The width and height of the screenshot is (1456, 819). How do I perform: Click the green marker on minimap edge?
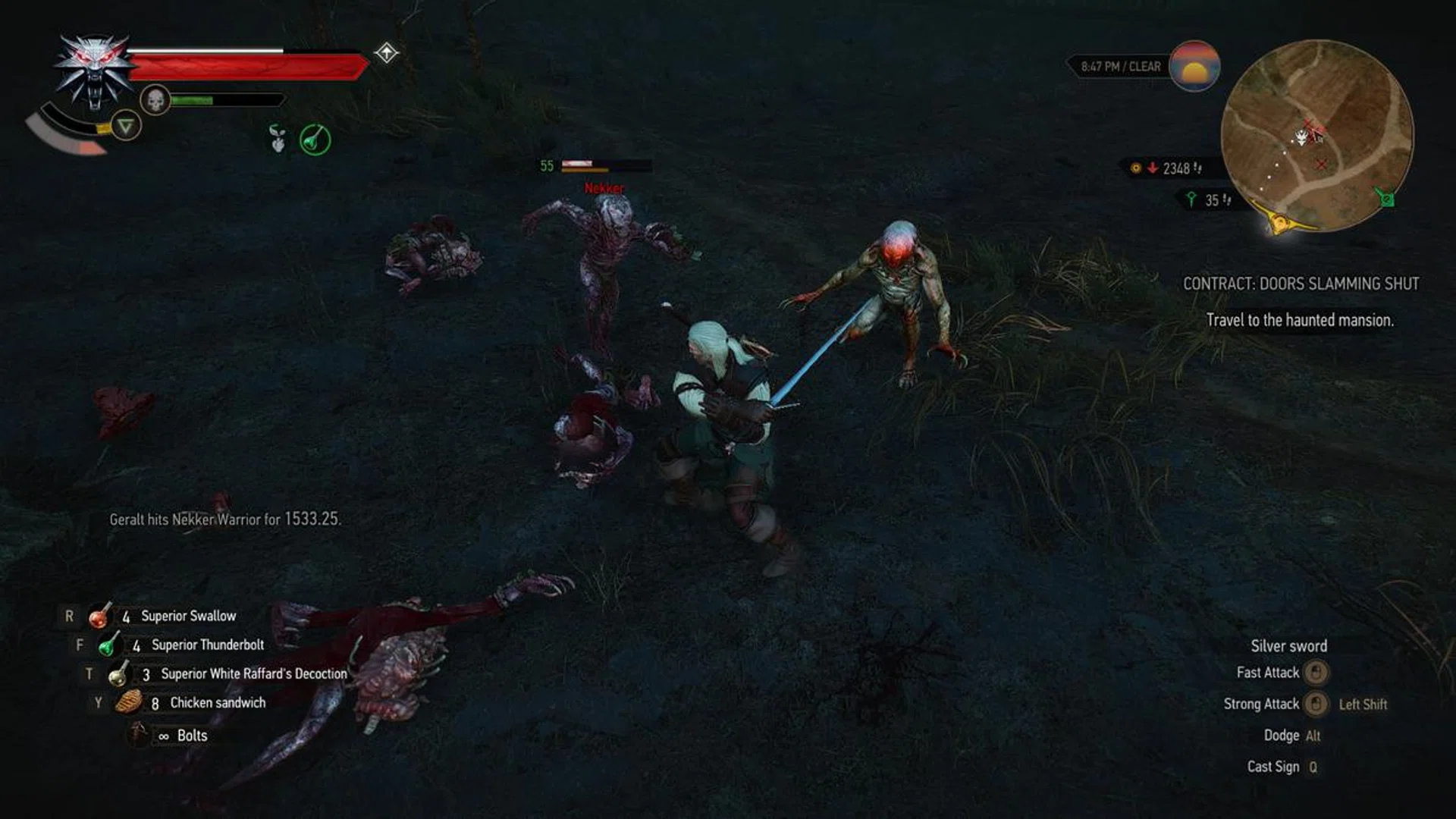(x=1385, y=199)
